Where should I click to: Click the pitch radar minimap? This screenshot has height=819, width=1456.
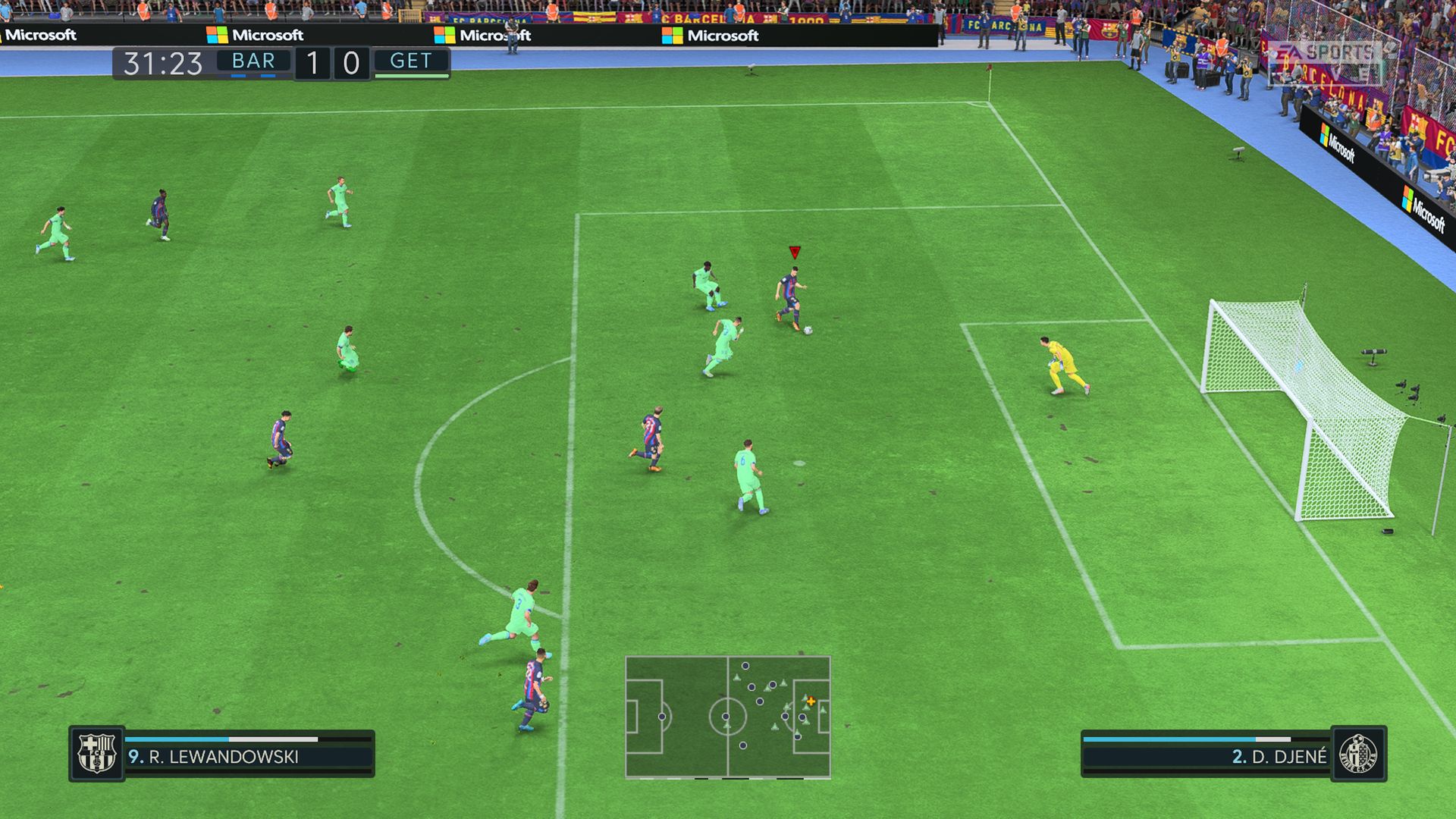tap(727, 717)
